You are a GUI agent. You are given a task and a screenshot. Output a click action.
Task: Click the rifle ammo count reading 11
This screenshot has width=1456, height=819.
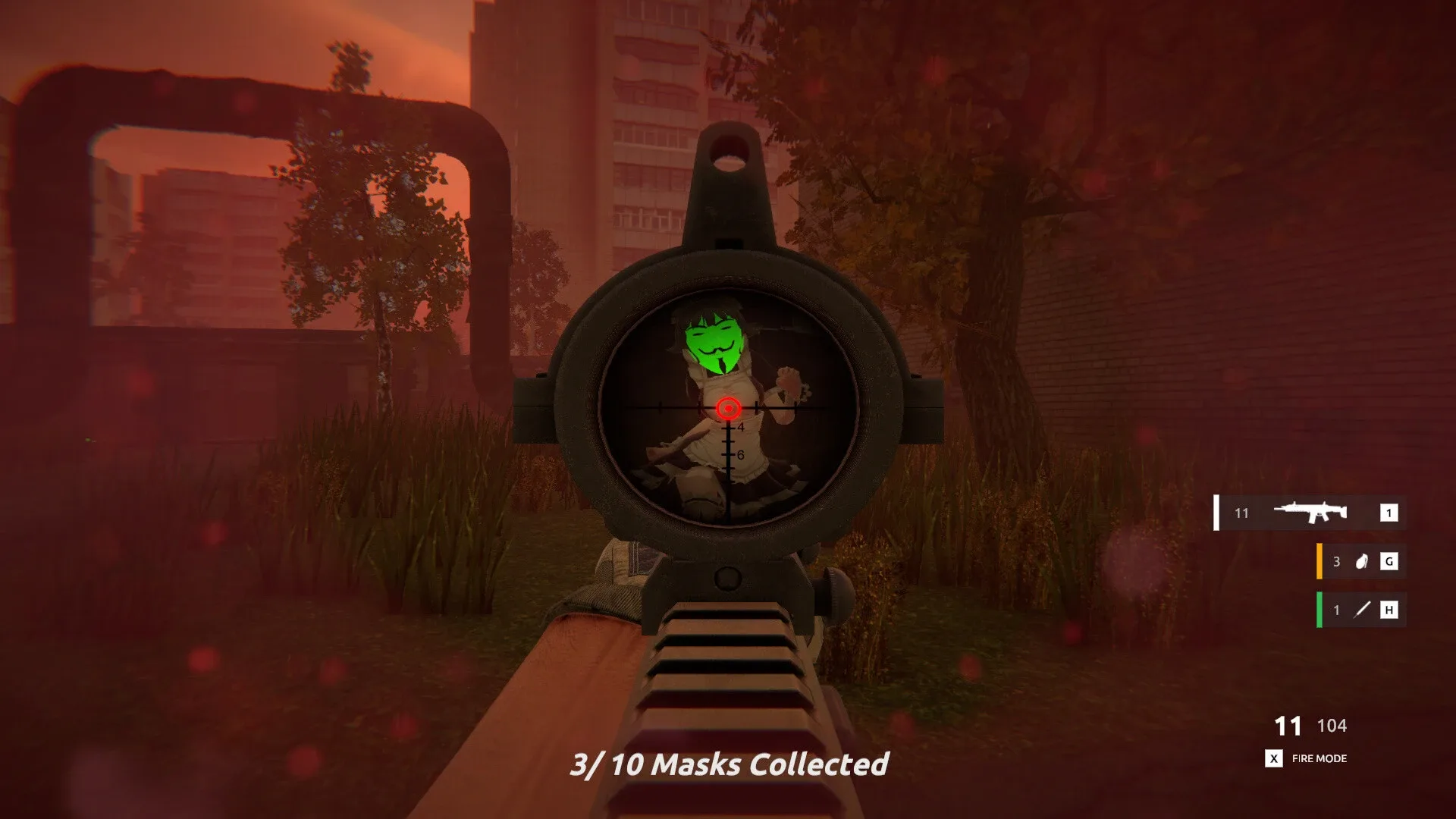1241,513
